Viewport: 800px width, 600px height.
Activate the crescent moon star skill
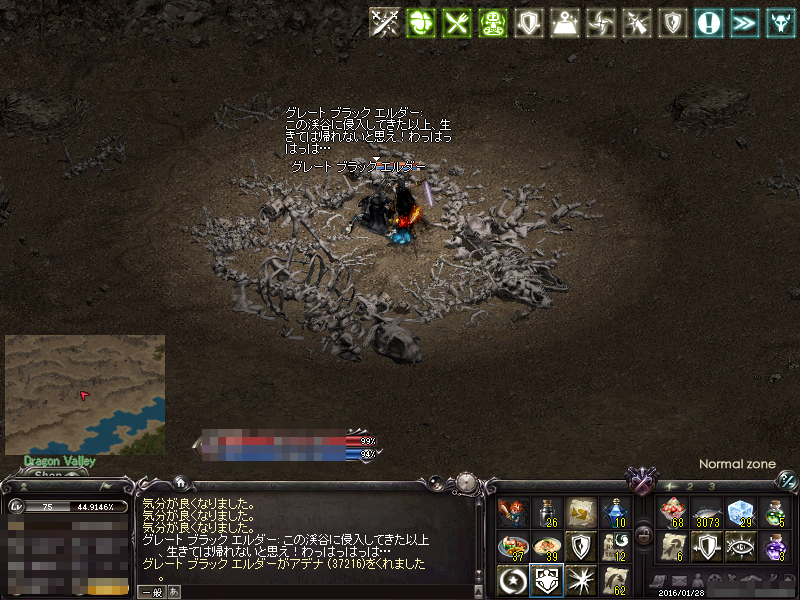[512, 579]
